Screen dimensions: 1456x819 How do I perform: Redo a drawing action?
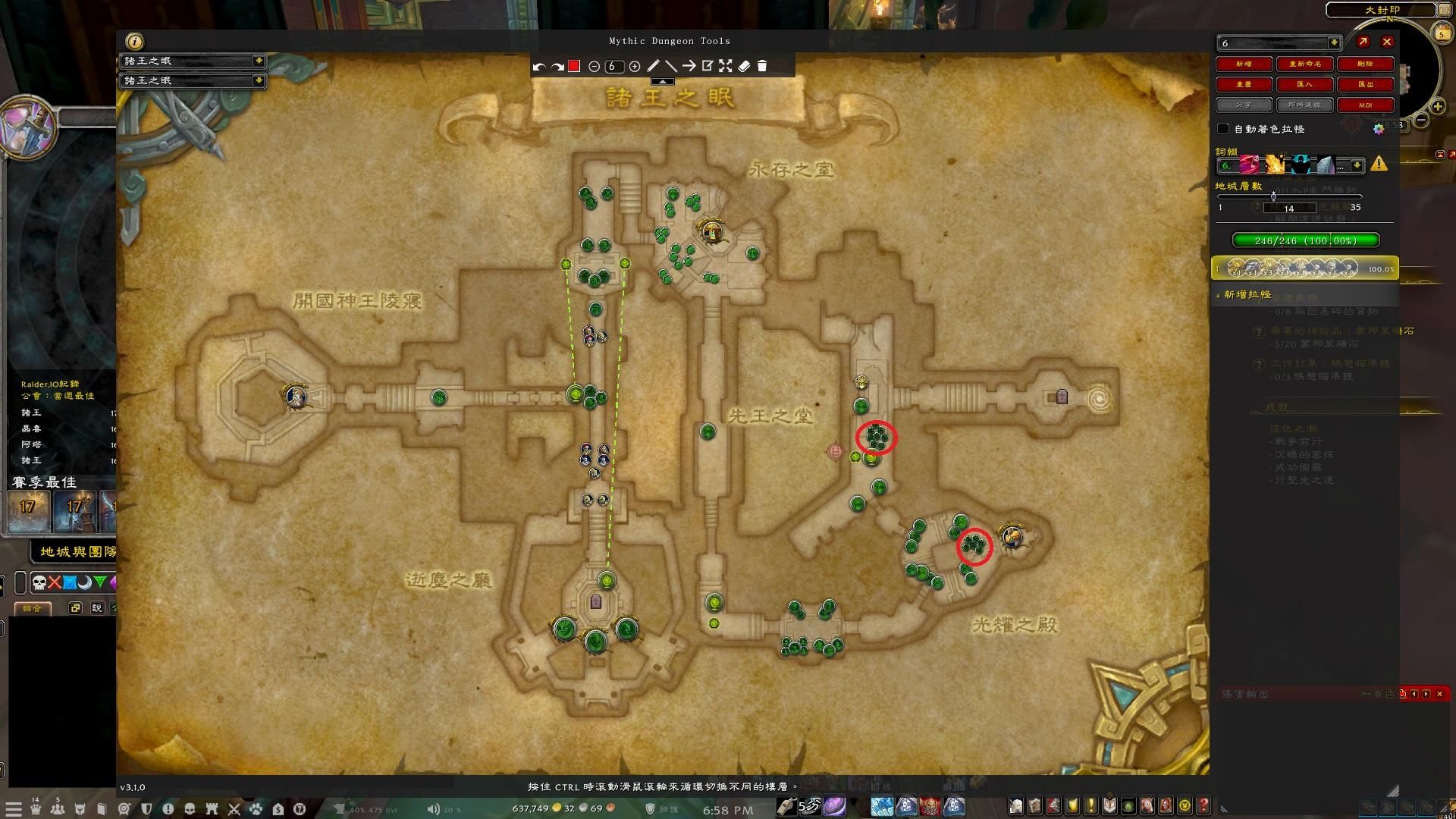click(557, 66)
